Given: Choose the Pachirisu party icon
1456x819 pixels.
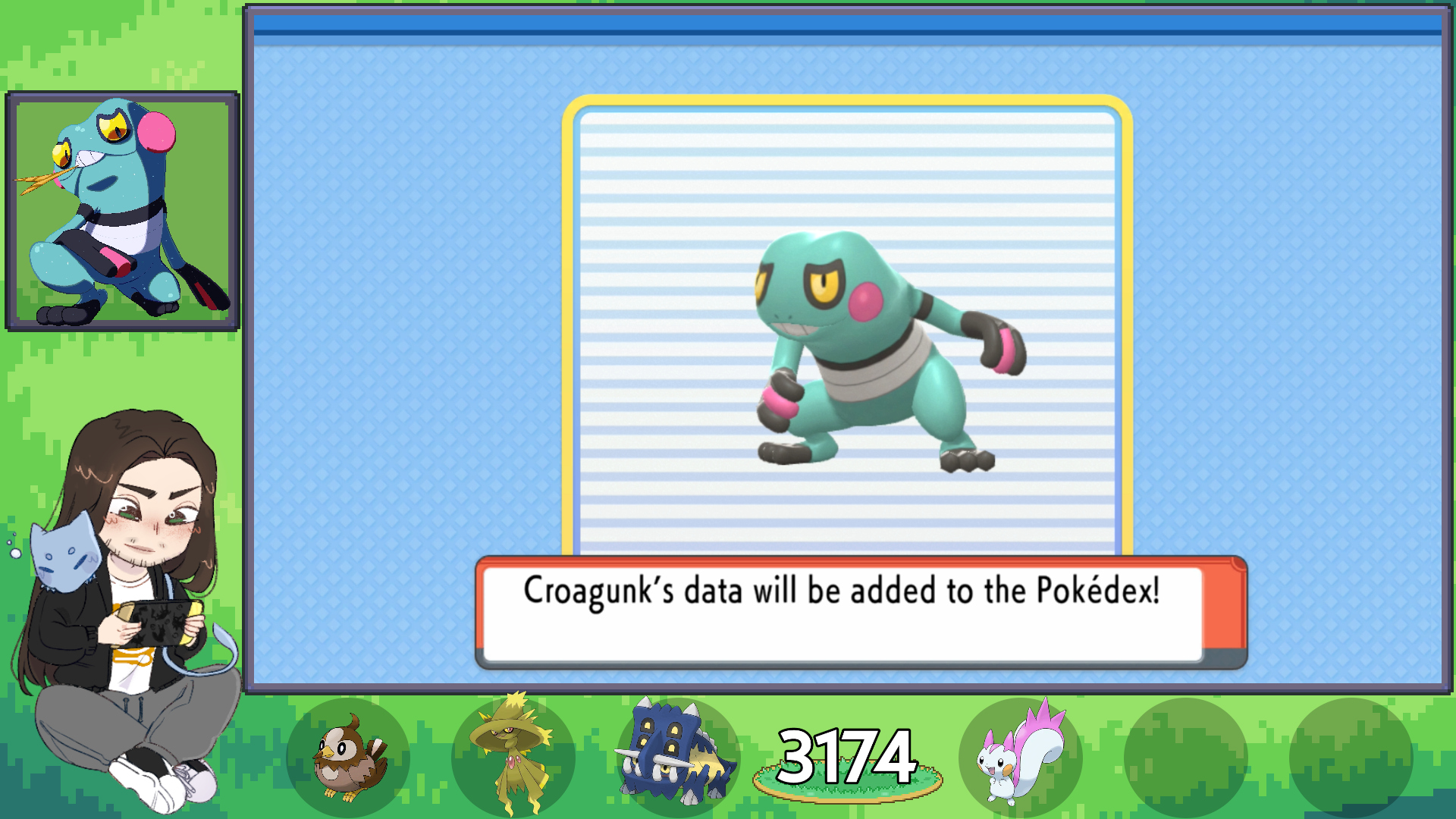Looking at the screenshot, I should 1020,757.
